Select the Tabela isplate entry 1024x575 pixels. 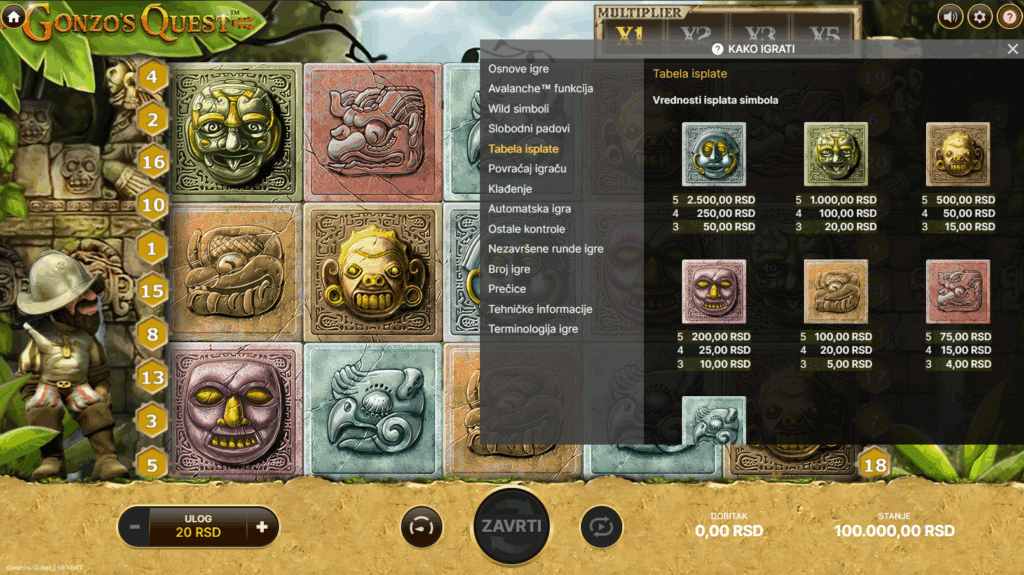[523, 148]
